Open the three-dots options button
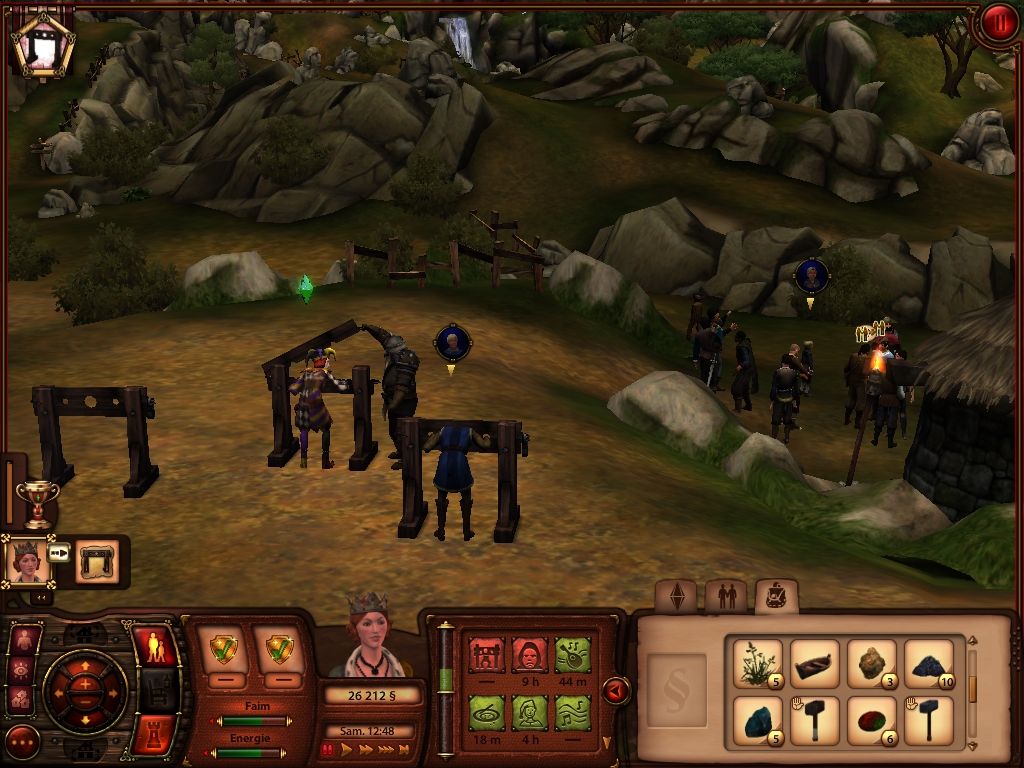 pyautogui.click(x=22, y=742)
